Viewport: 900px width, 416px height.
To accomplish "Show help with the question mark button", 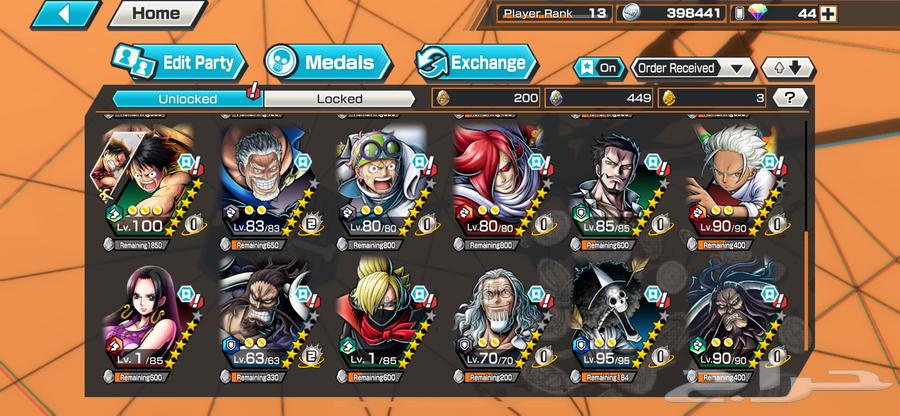I will (791, 98).
